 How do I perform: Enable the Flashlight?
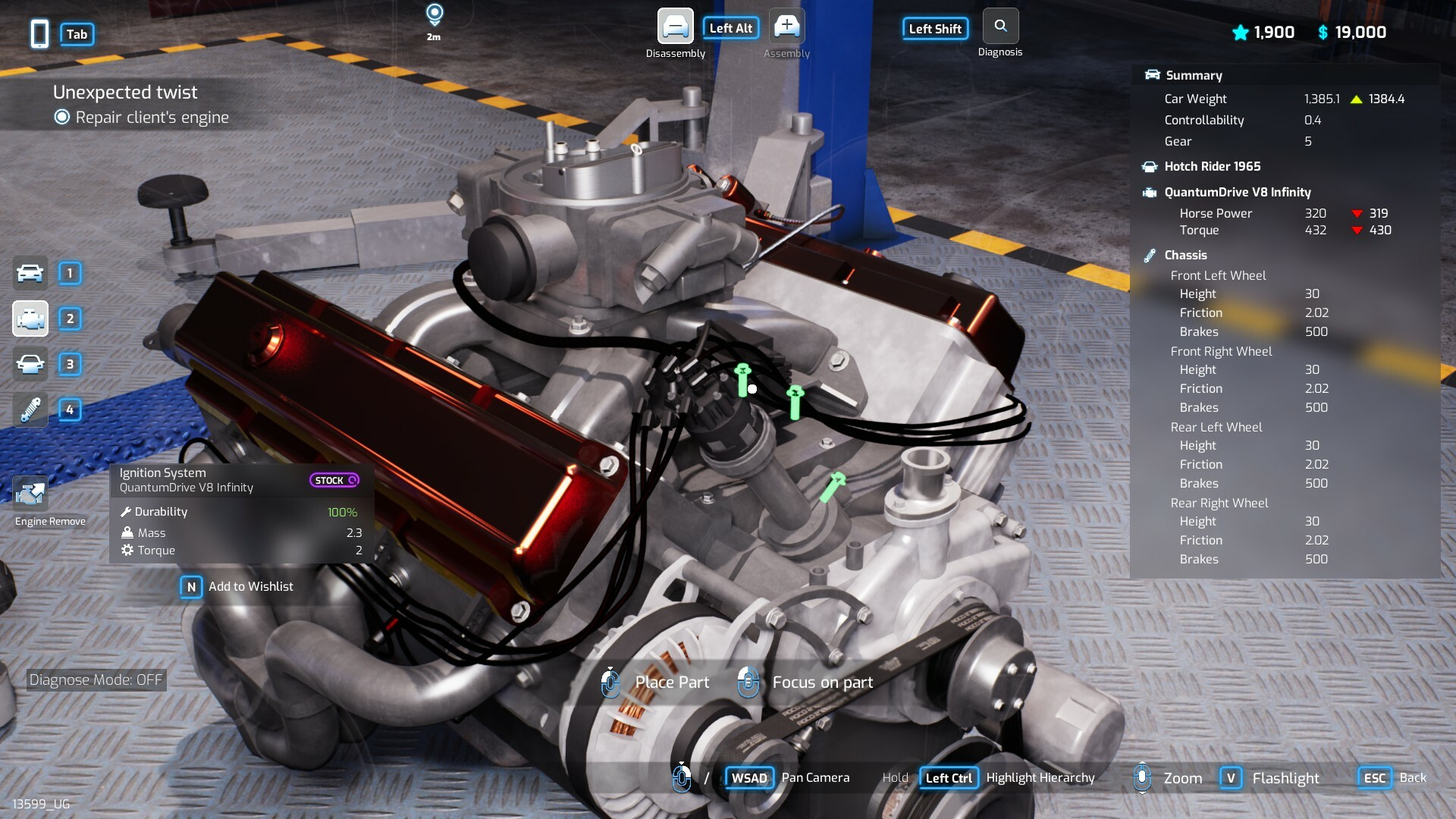coord(1232,777)
